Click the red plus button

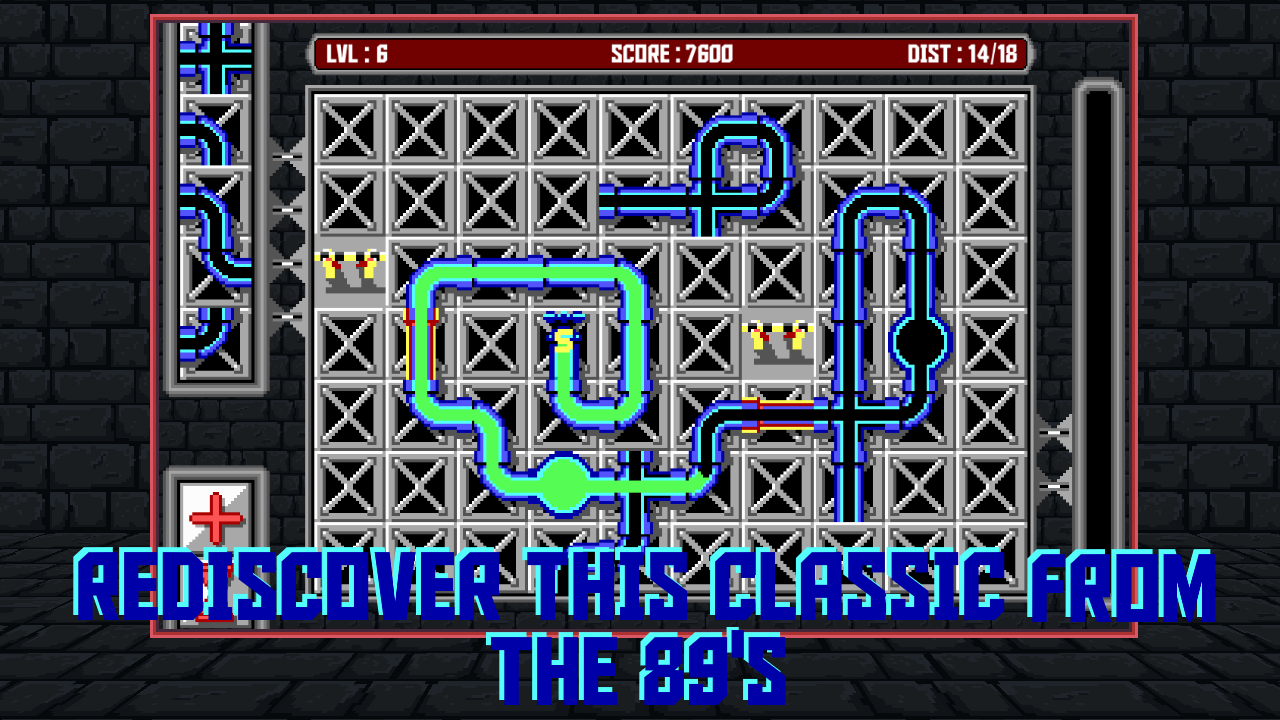click(216, 517)
